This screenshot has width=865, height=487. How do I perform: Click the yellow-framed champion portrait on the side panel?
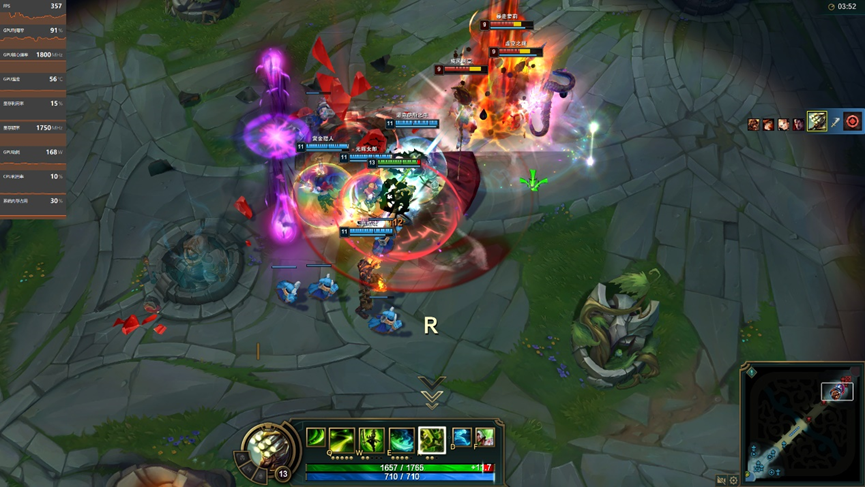817,122
